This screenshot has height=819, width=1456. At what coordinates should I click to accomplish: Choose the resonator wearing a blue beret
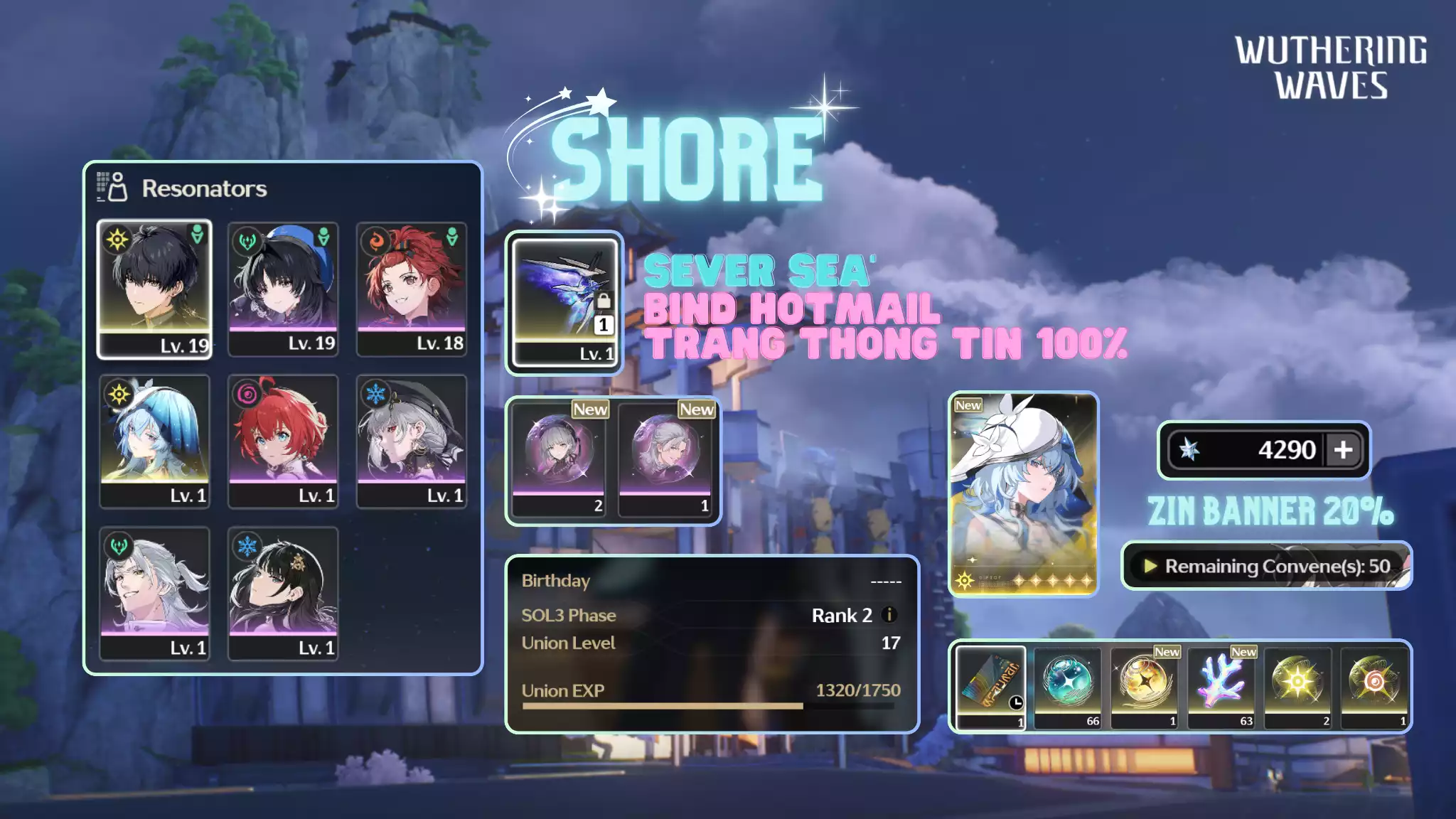pyautogui.click(x=283, y=288)
